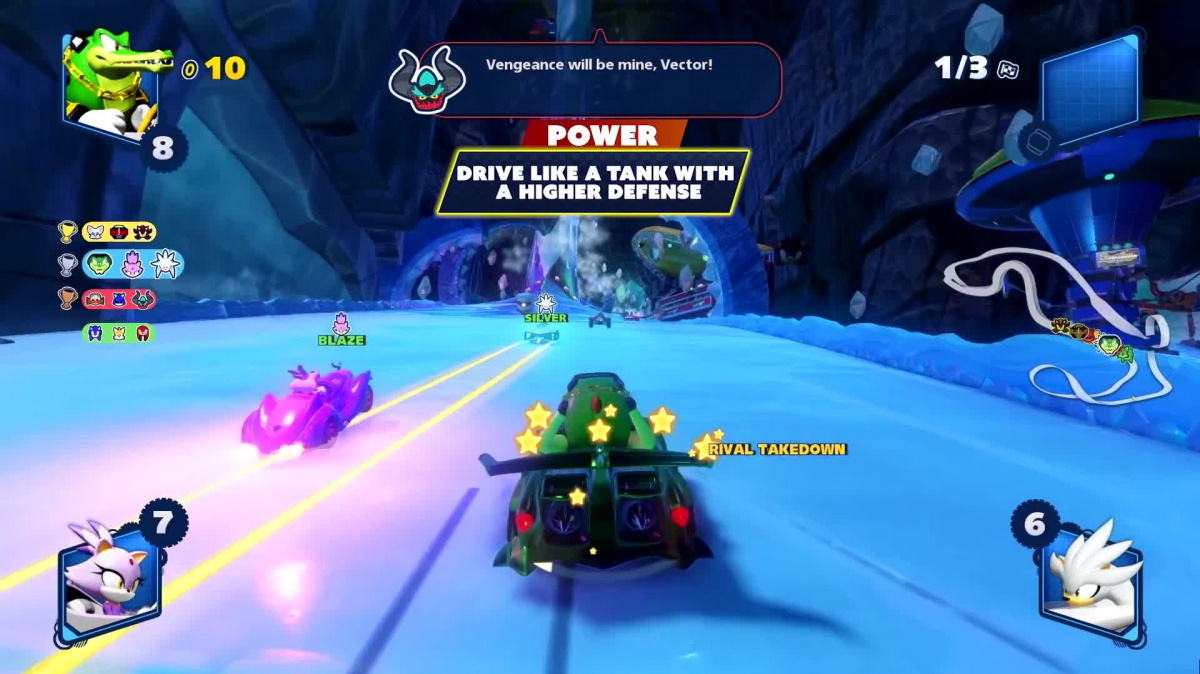
Task: Click the POWER type banner
Action: click(x=602, y=135)
